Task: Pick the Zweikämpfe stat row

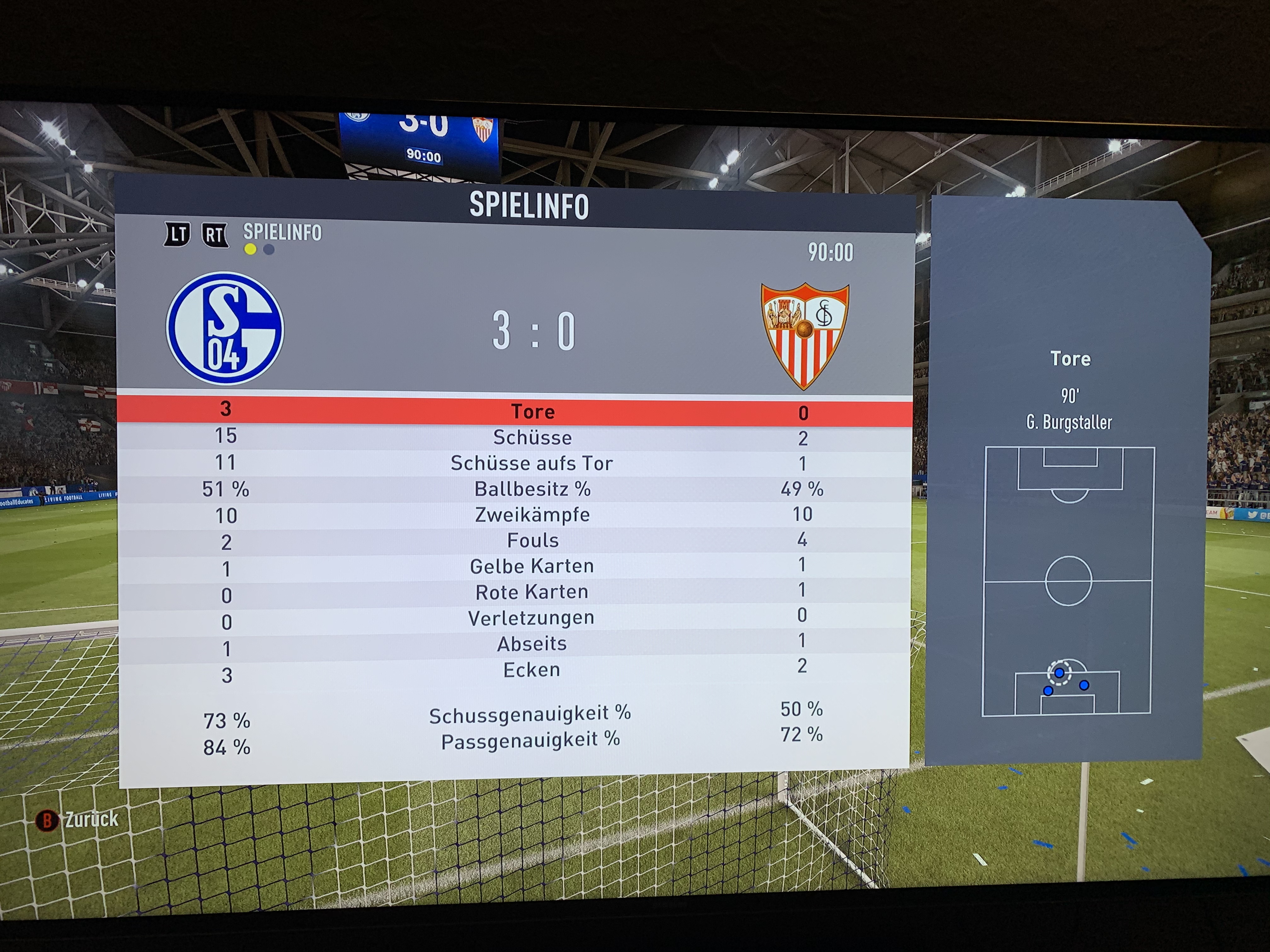Action: (x=532, y=515)
